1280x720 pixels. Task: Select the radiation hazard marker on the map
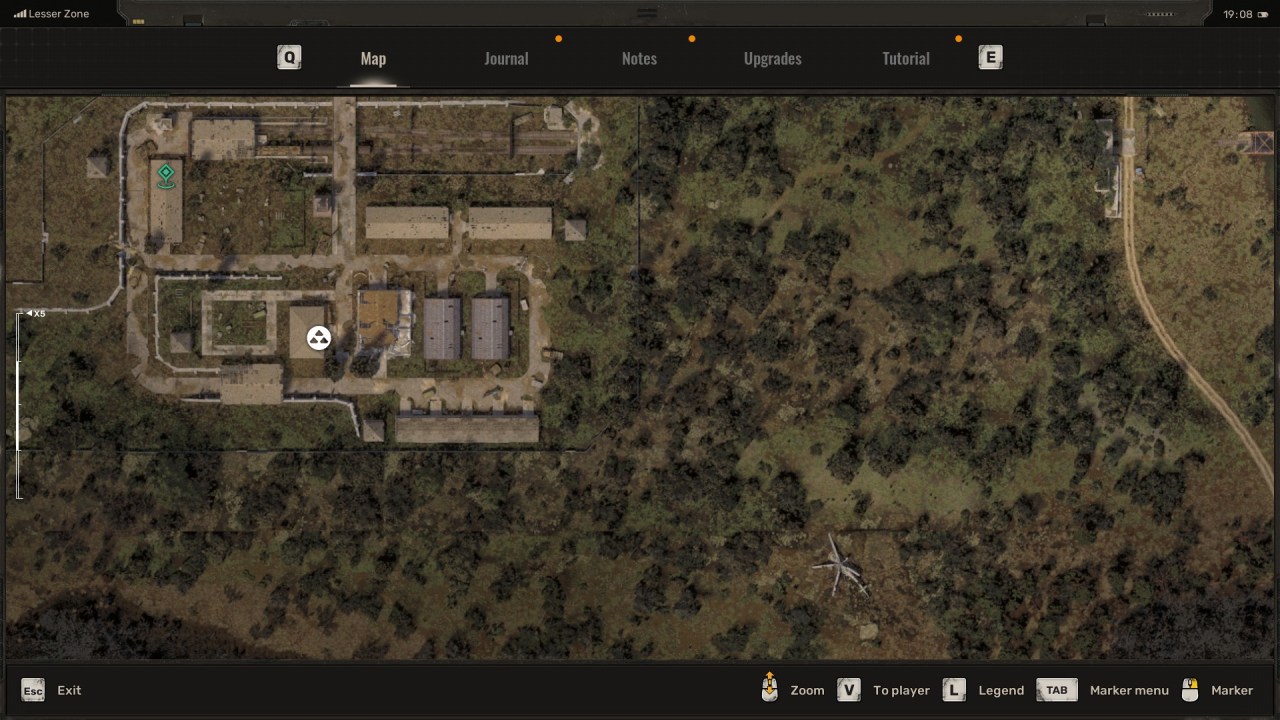pos(318,337)
